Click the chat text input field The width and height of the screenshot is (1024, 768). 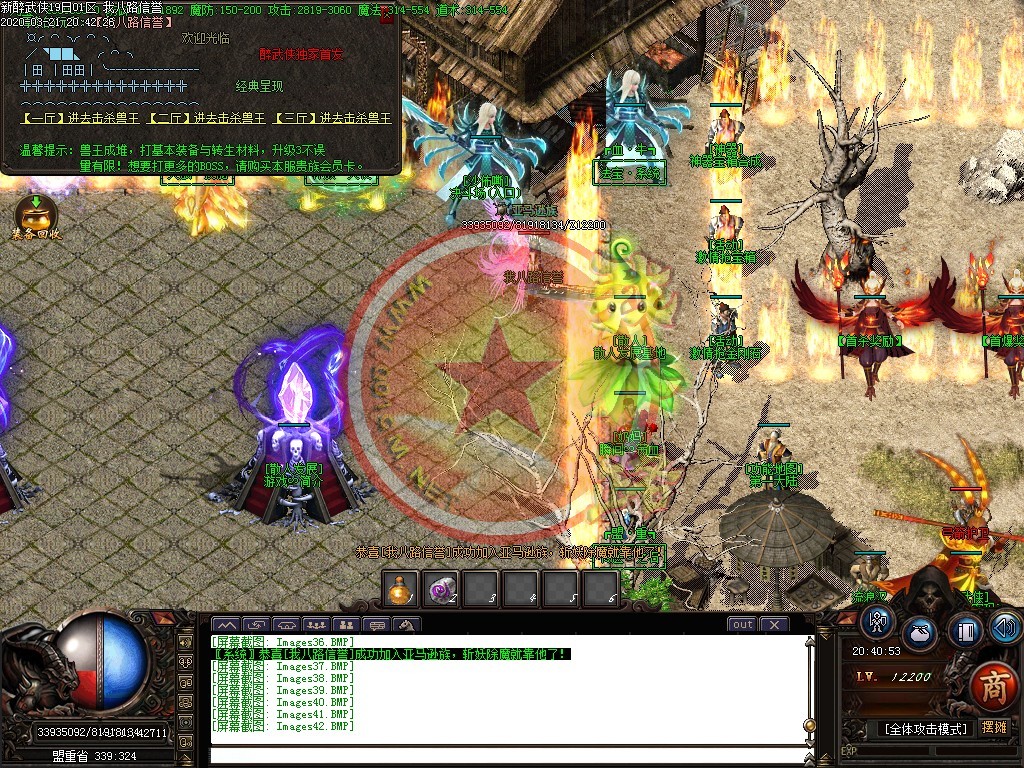505,755
